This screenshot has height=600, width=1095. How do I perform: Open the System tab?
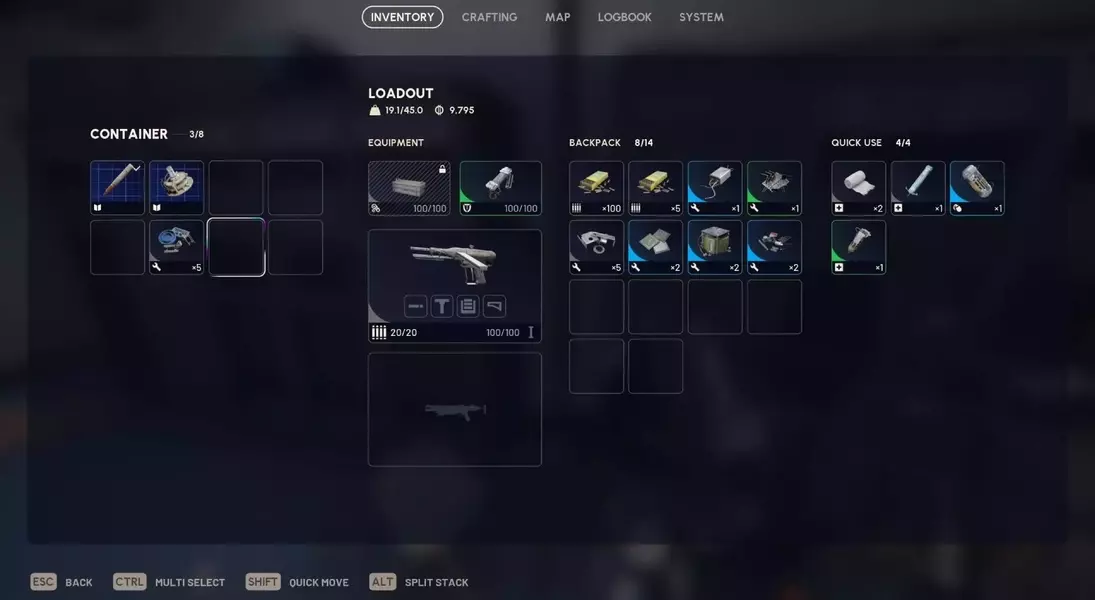[x=701, y=17]
